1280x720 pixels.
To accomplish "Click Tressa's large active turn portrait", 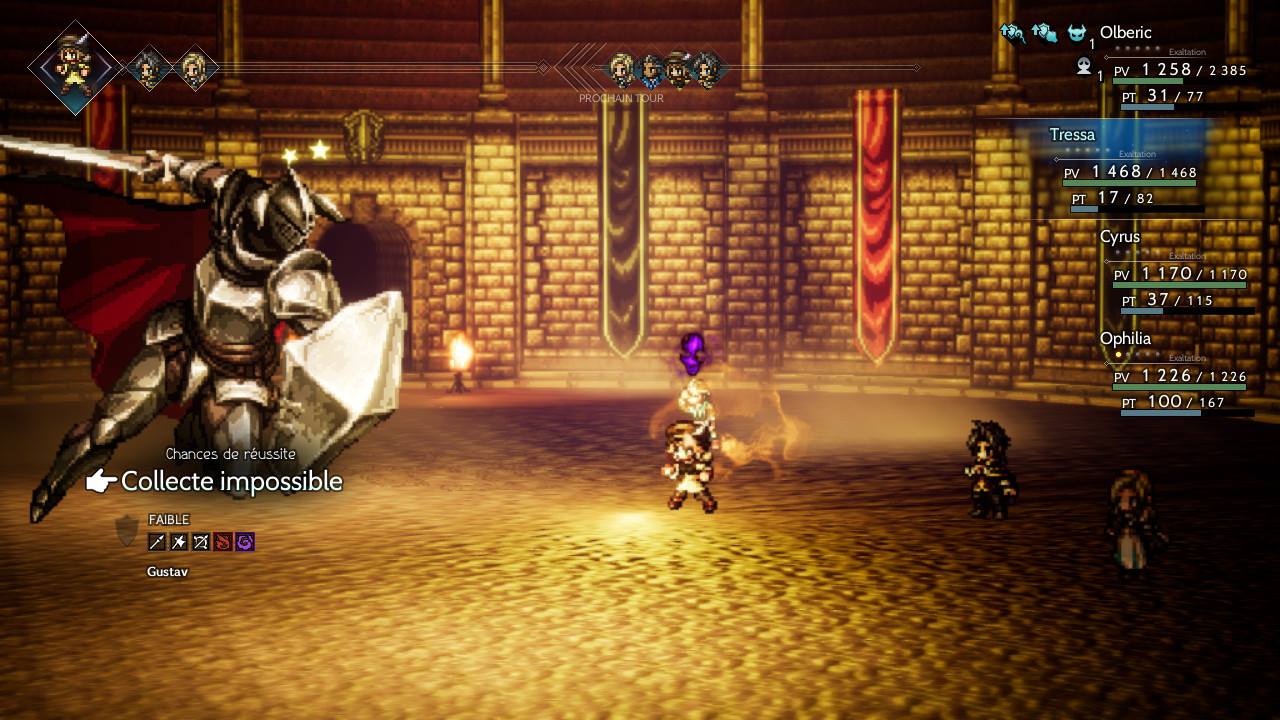I will (74, 67).
